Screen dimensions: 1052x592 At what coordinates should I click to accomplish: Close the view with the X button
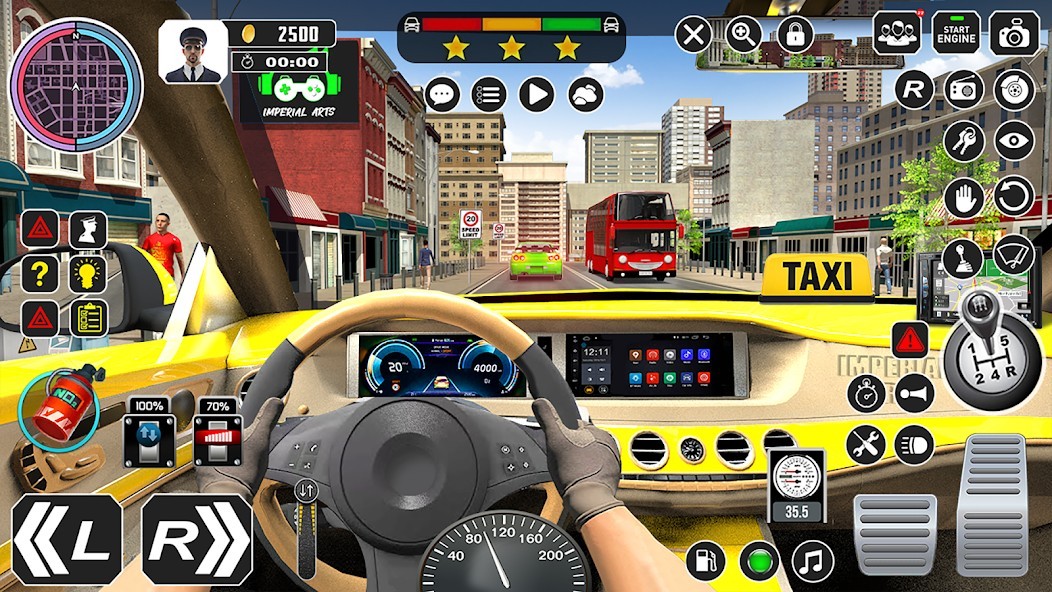693,35
